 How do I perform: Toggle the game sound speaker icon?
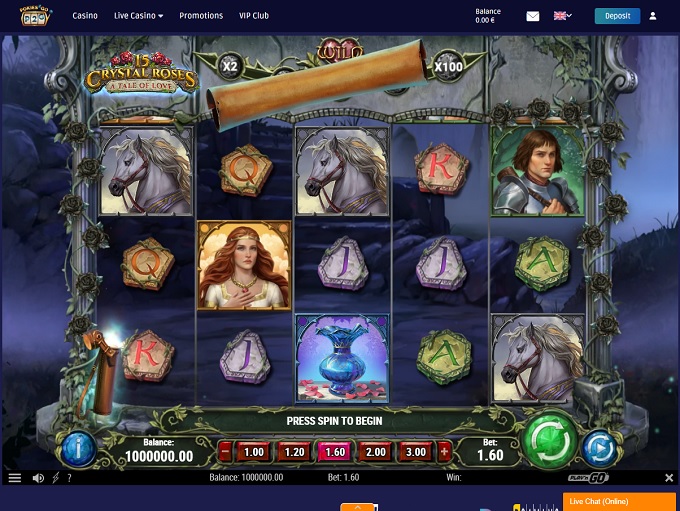(x=38, y=478)
